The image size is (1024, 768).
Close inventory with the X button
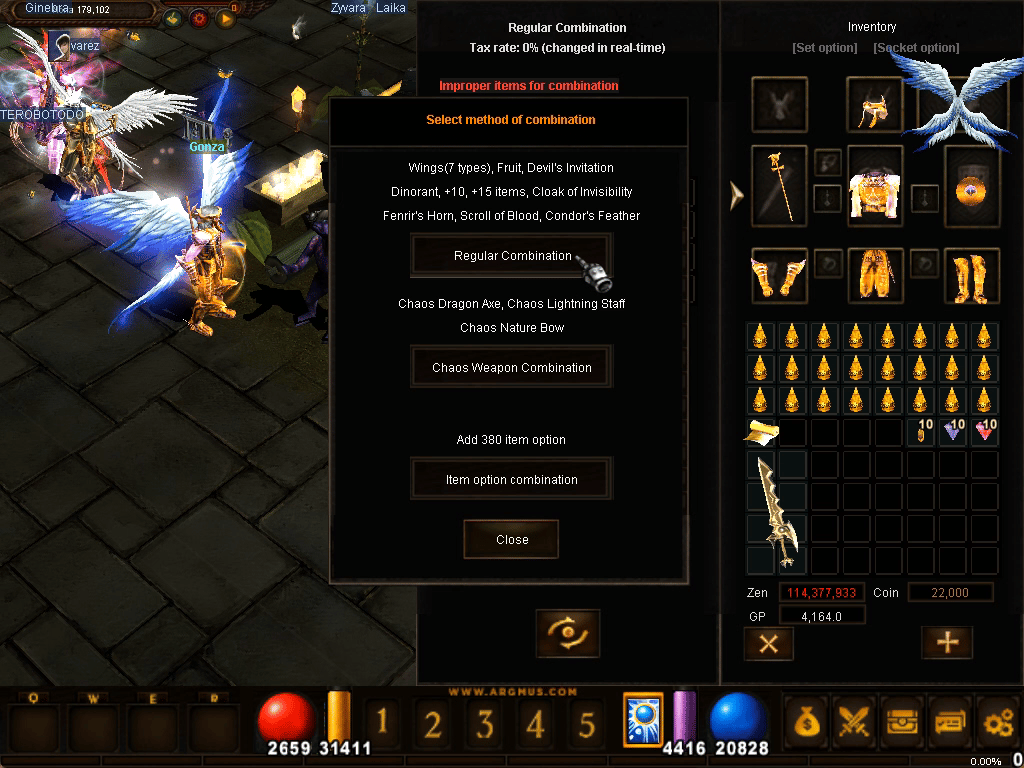768,644
